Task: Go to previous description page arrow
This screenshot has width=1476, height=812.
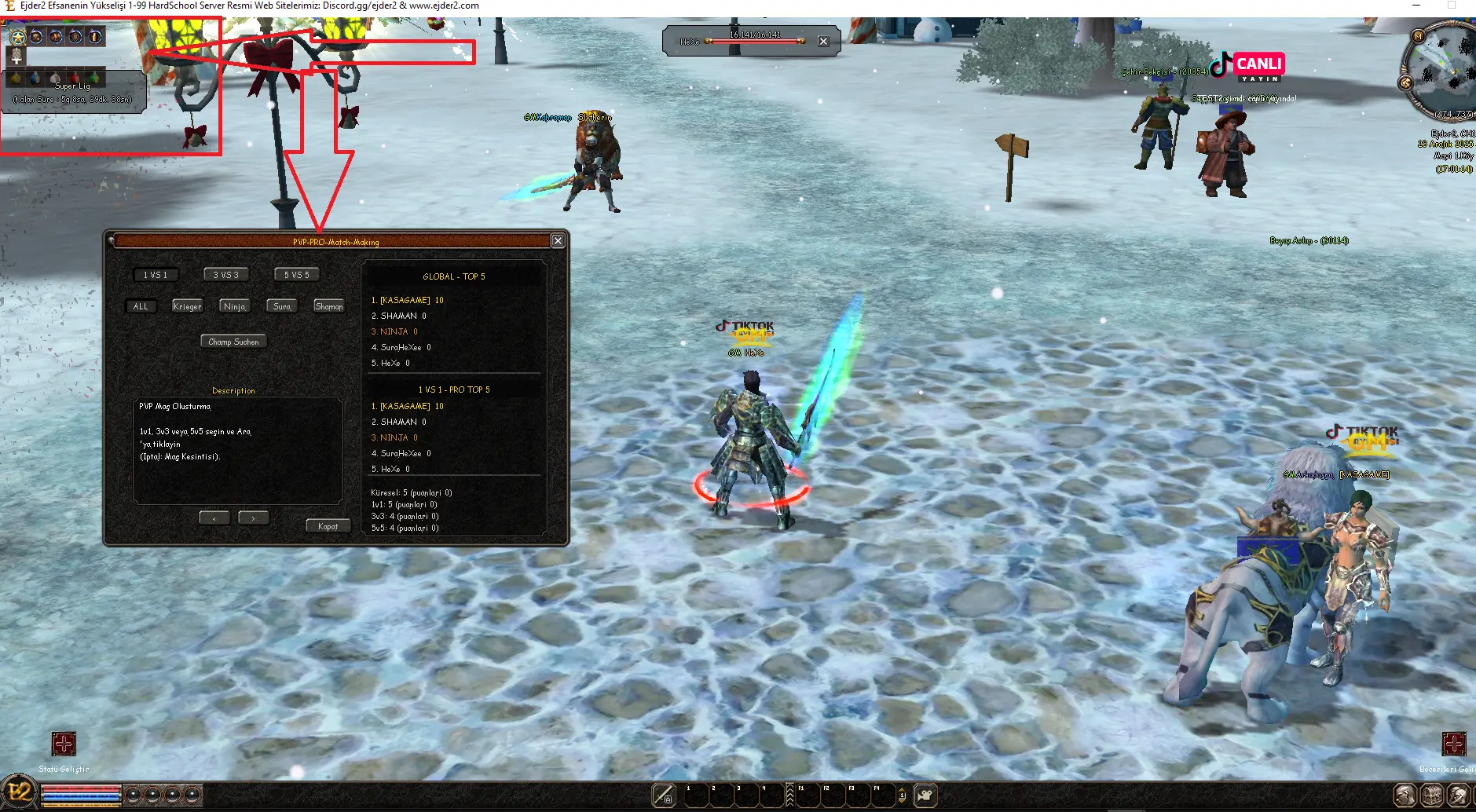Action: [x=214, y=518]
